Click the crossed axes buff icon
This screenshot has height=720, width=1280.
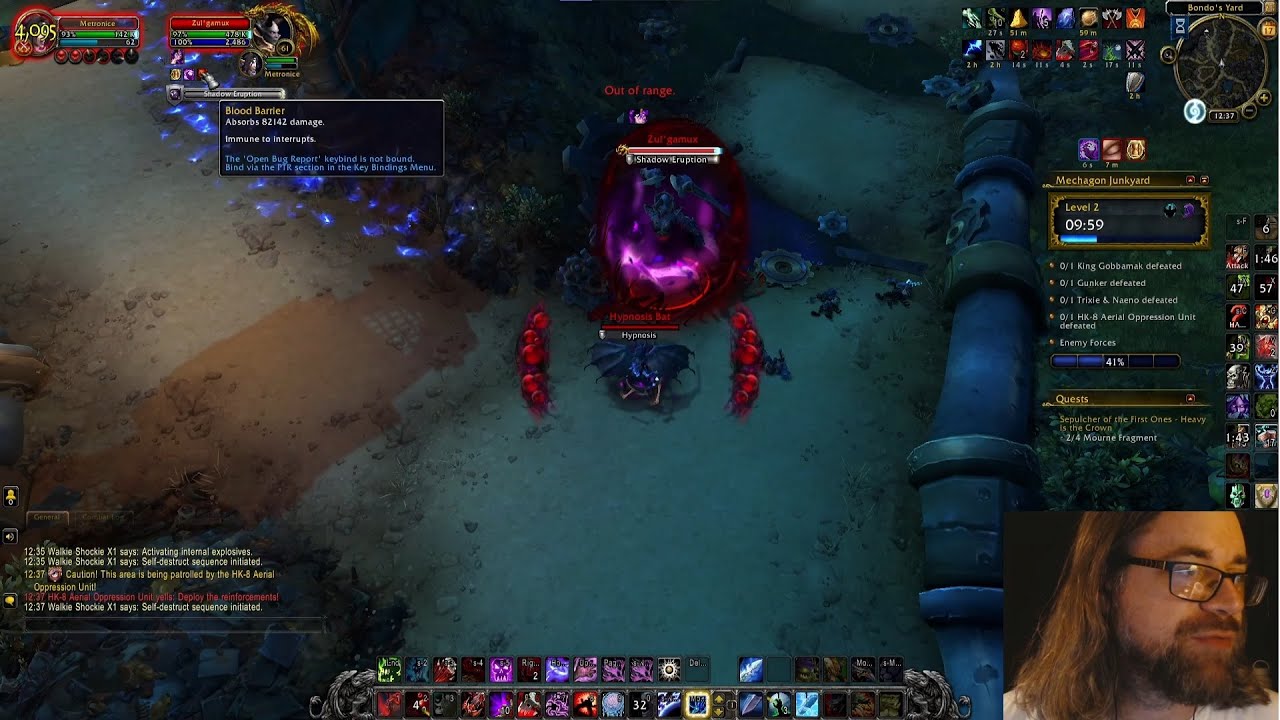click(x=1112, y=18)
